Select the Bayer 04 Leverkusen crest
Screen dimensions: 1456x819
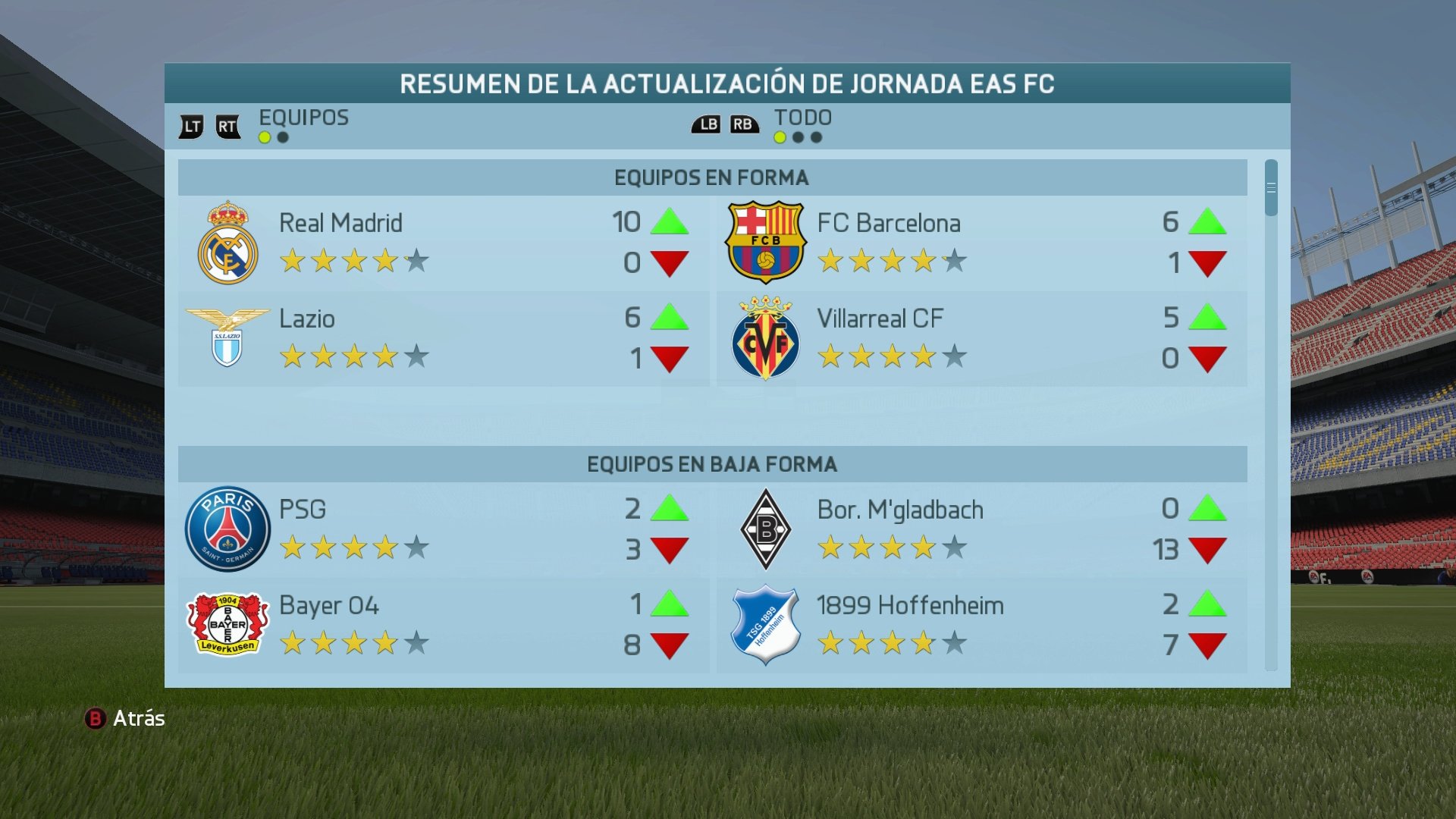tap(230, 624)
